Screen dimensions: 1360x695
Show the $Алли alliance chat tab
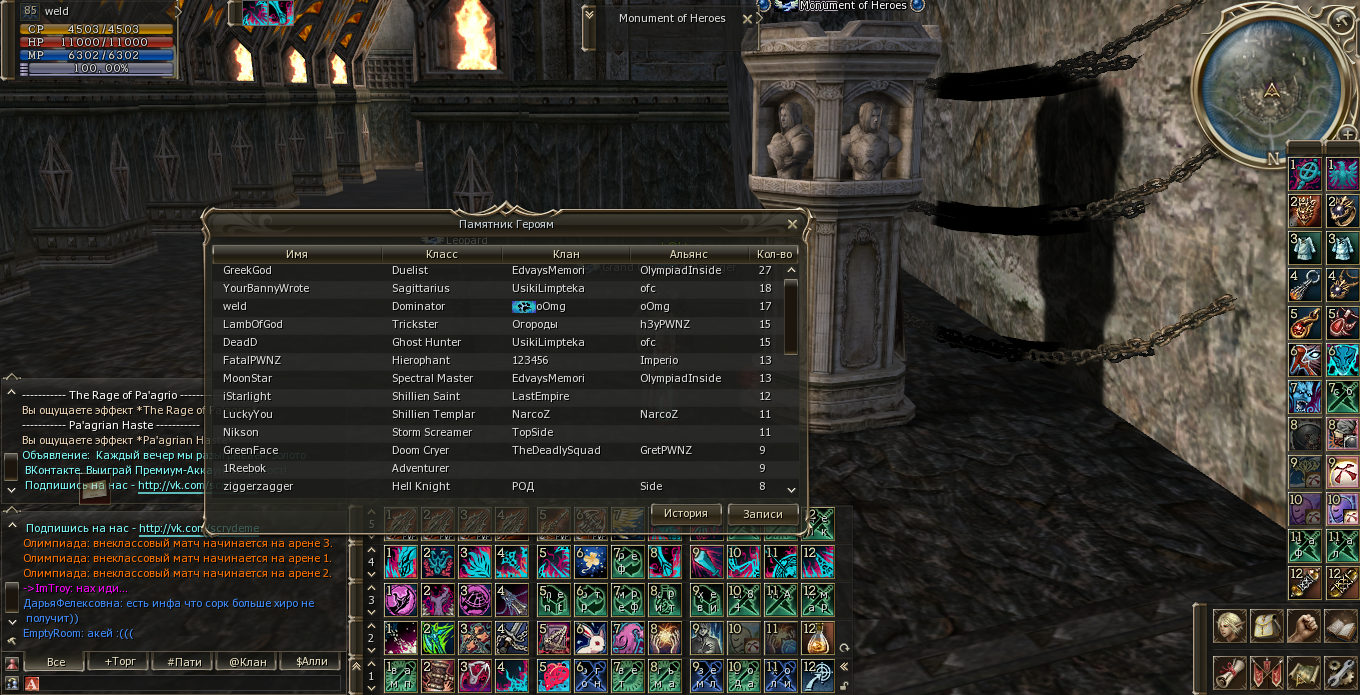[310, 662]
